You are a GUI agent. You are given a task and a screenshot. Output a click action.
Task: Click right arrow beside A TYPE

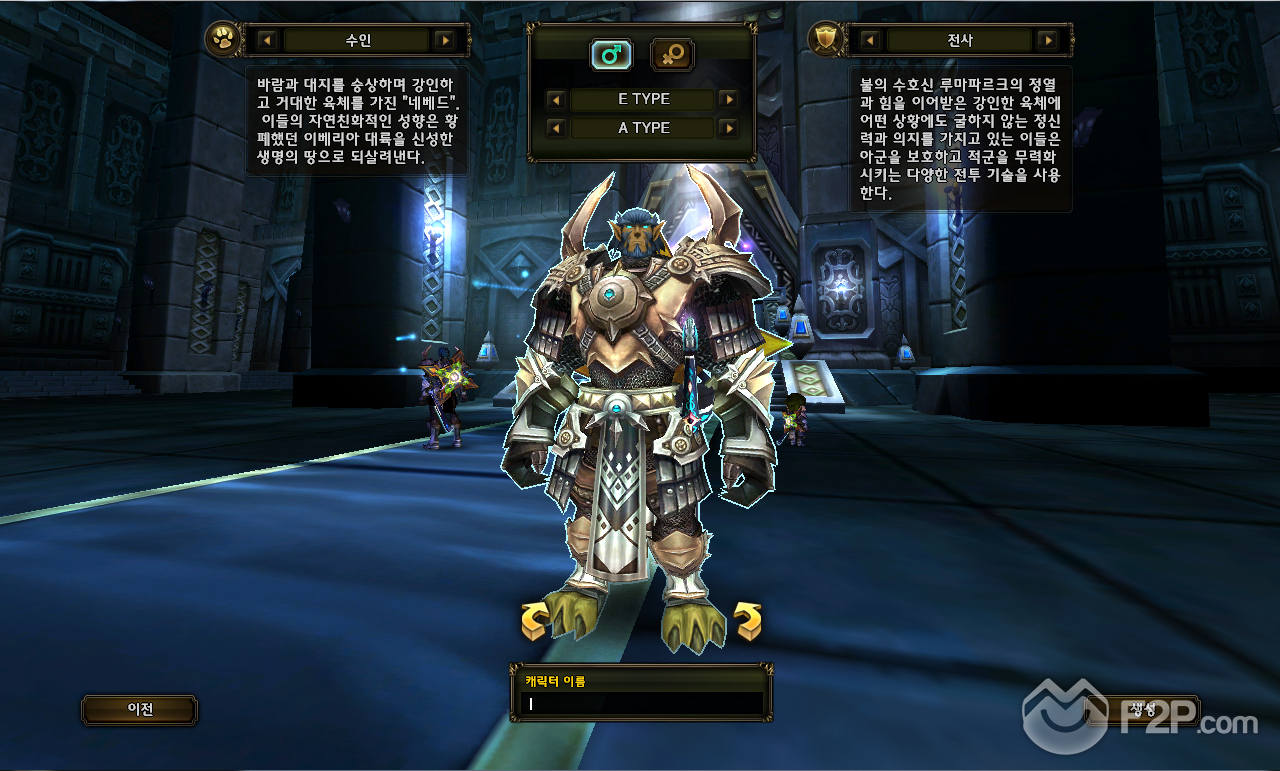click(728, 128)
